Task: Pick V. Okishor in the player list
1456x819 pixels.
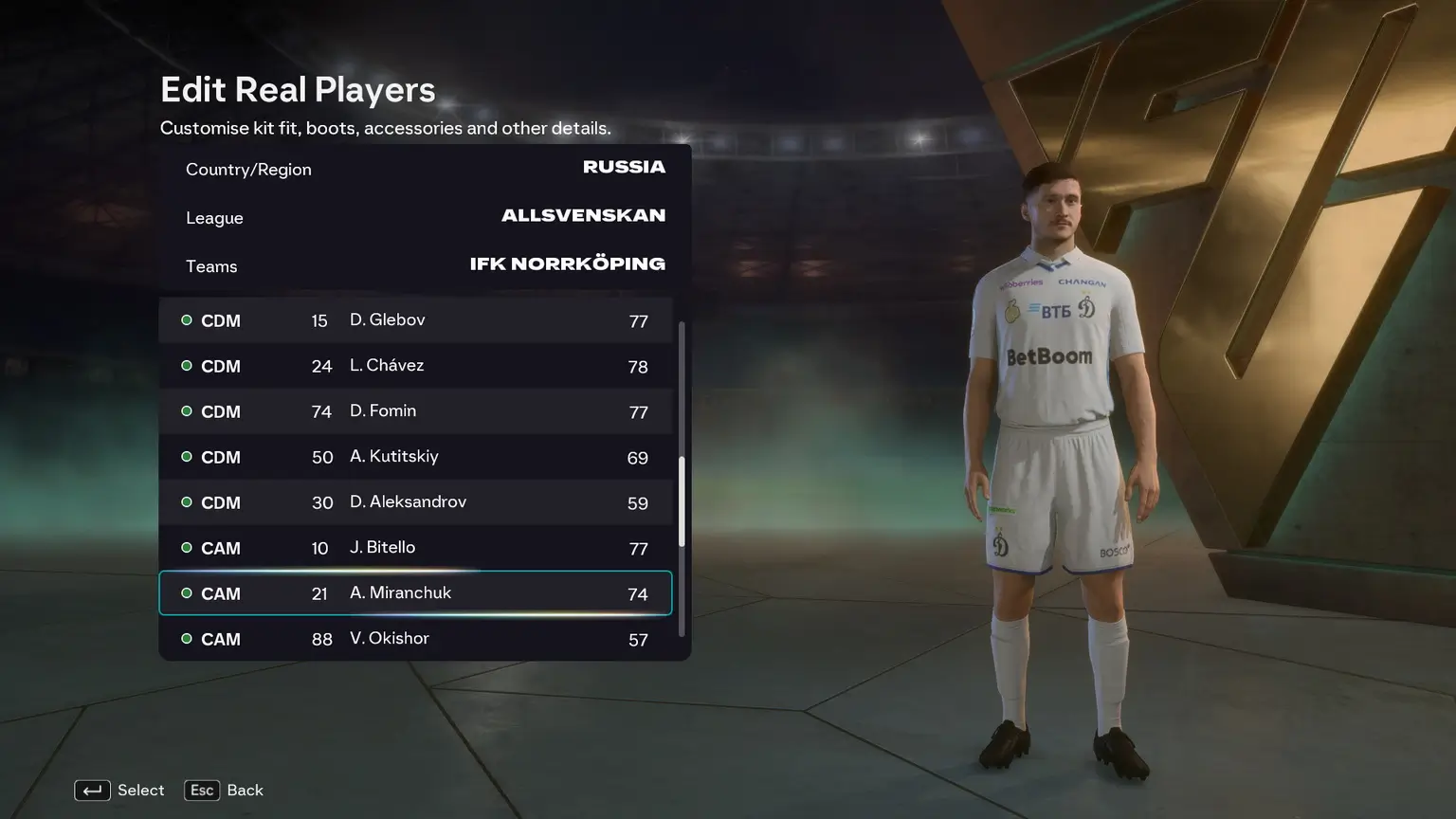Action: pos(415,639)
